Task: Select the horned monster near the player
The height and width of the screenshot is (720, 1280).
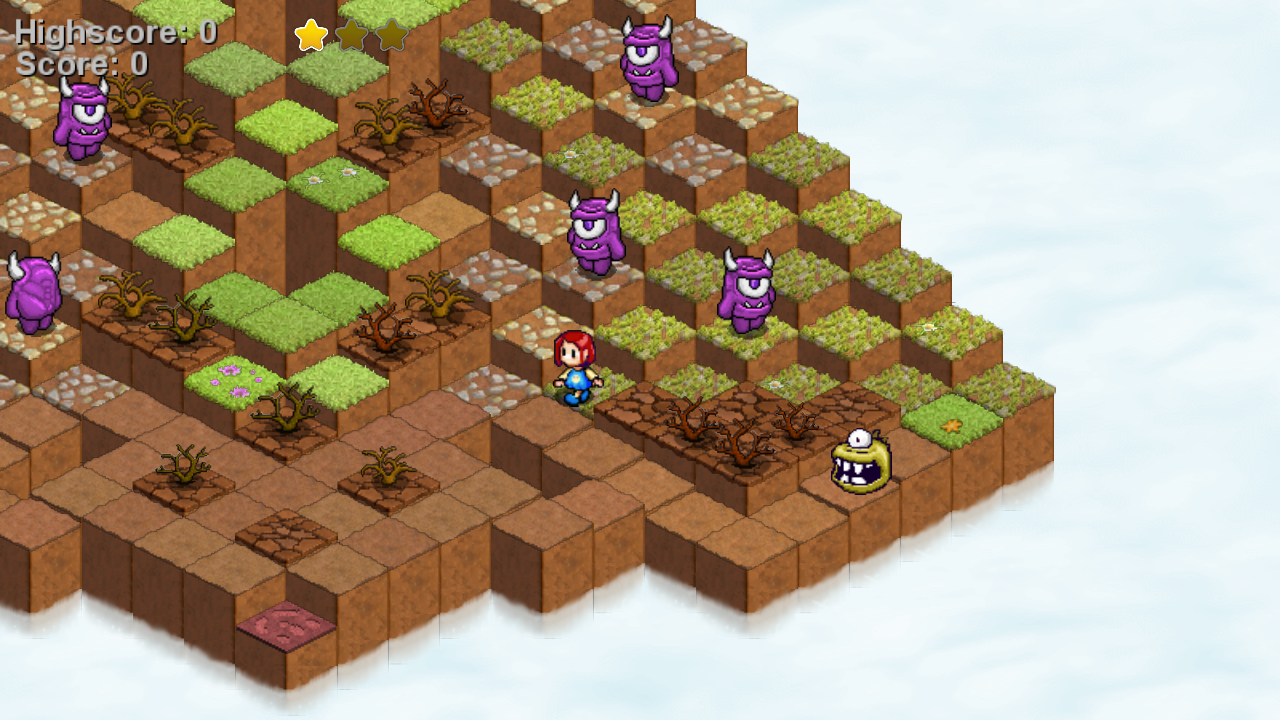Action: (745, 292)
